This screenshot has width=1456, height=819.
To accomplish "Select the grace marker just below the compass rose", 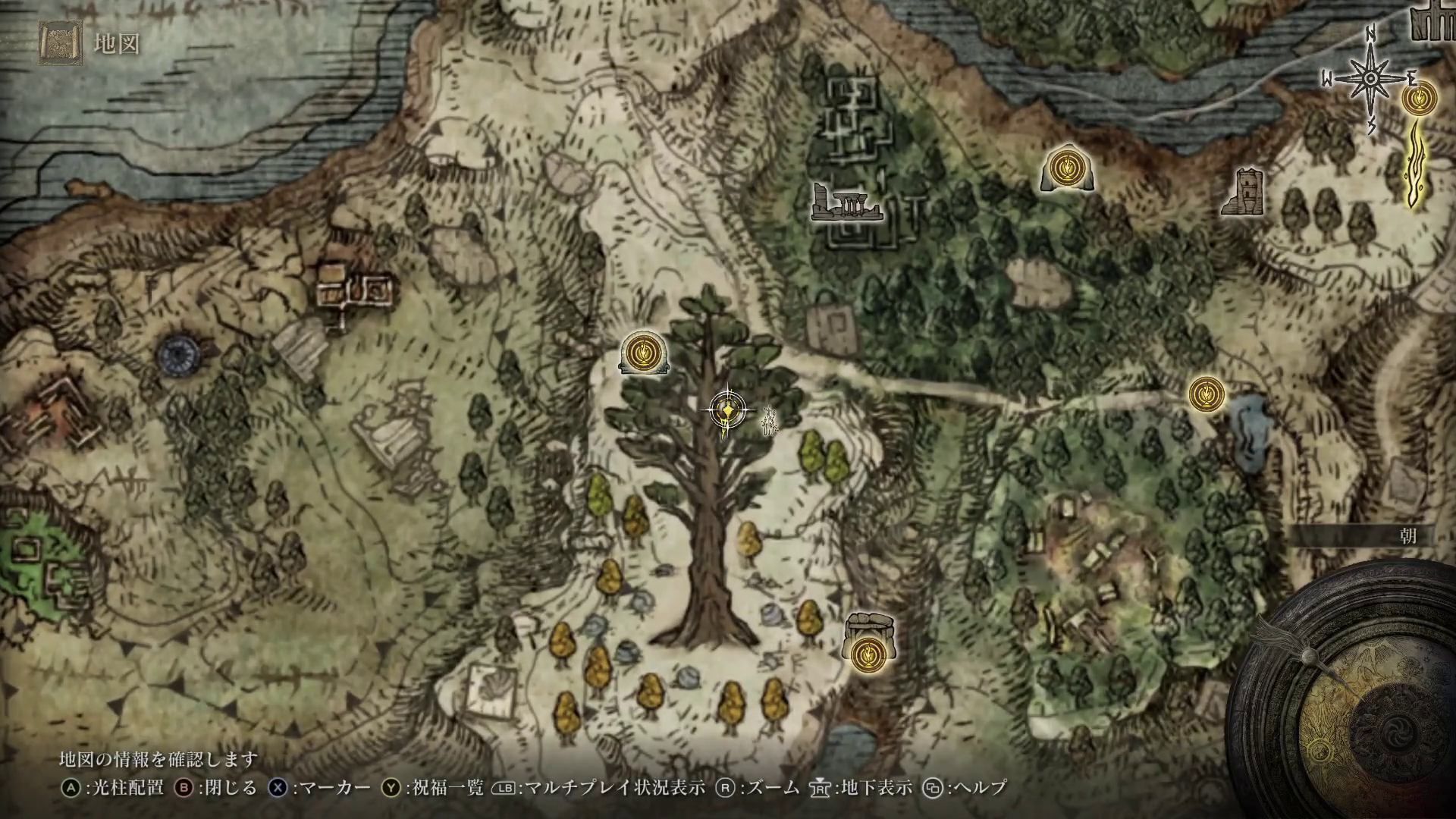I will (1419, 98).
